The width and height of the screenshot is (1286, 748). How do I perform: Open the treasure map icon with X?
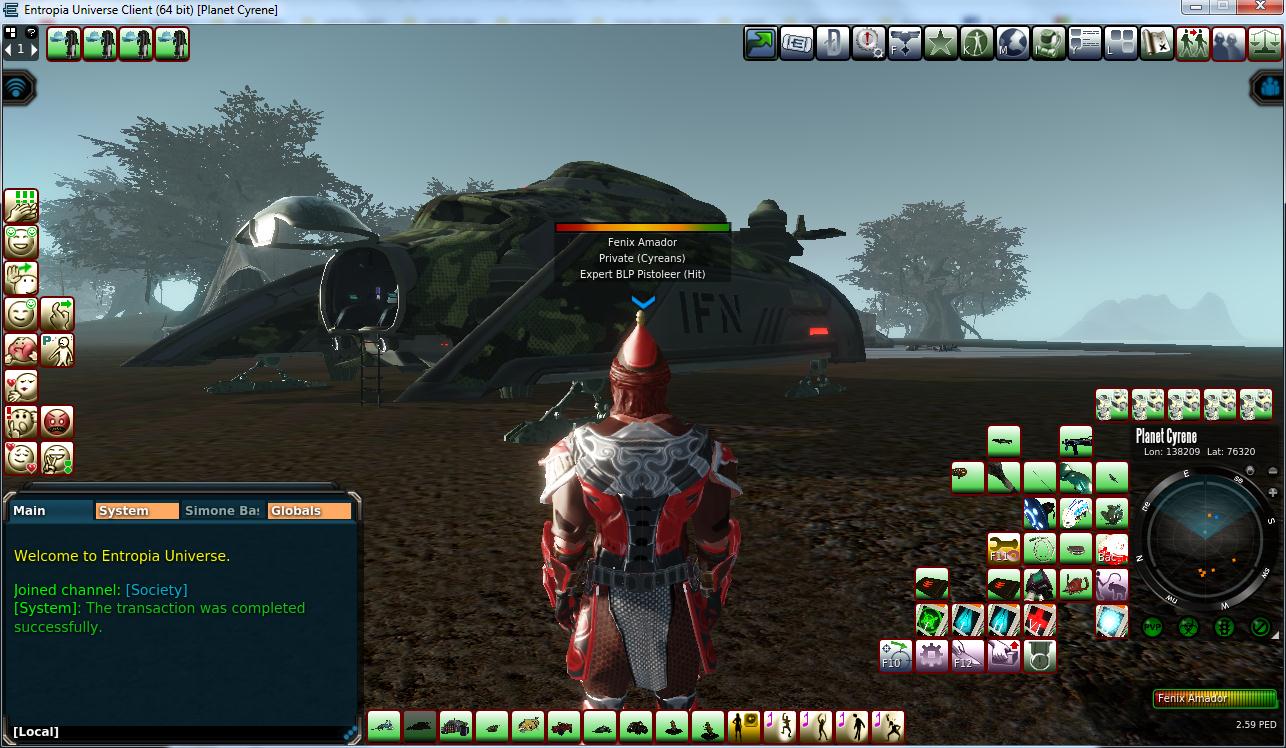coord(1157,43)
